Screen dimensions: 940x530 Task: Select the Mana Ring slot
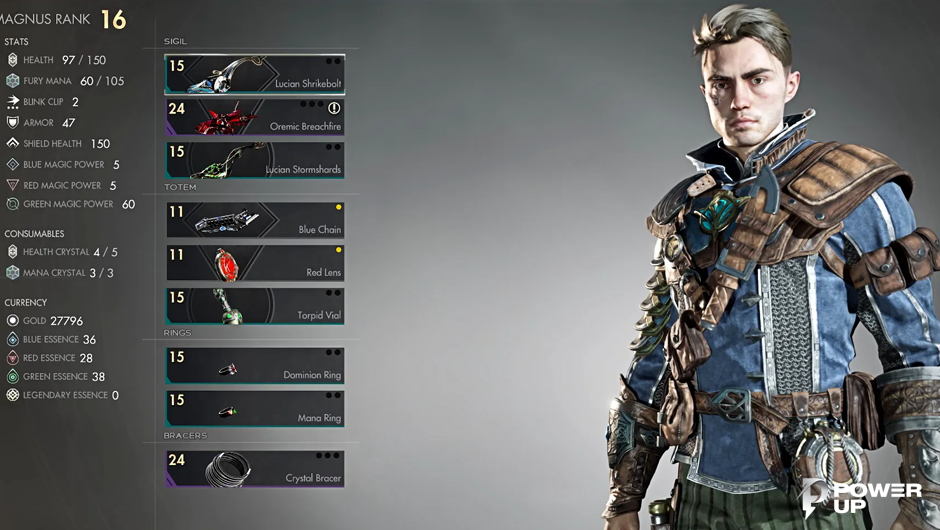coord(255,409)
